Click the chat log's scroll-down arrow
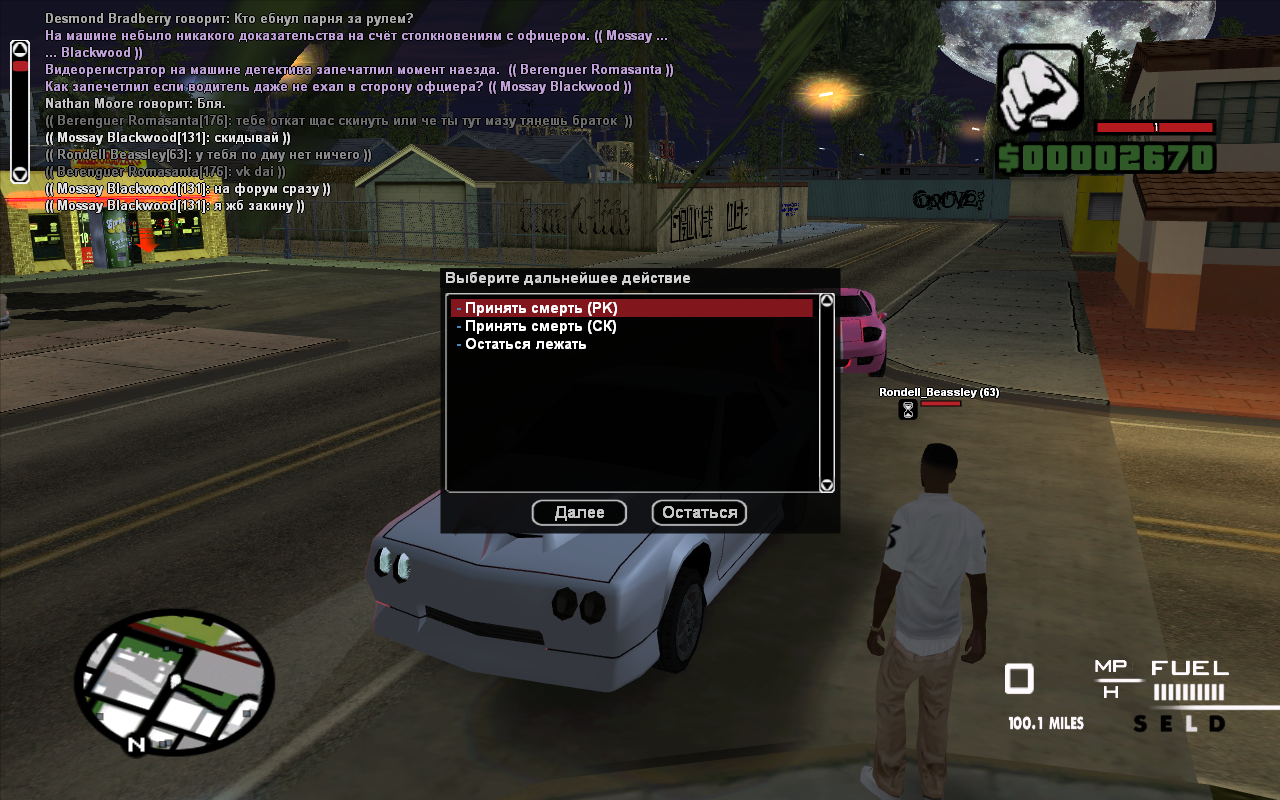This screenshot has width=1280, height=800. click(x=19, y=174)
